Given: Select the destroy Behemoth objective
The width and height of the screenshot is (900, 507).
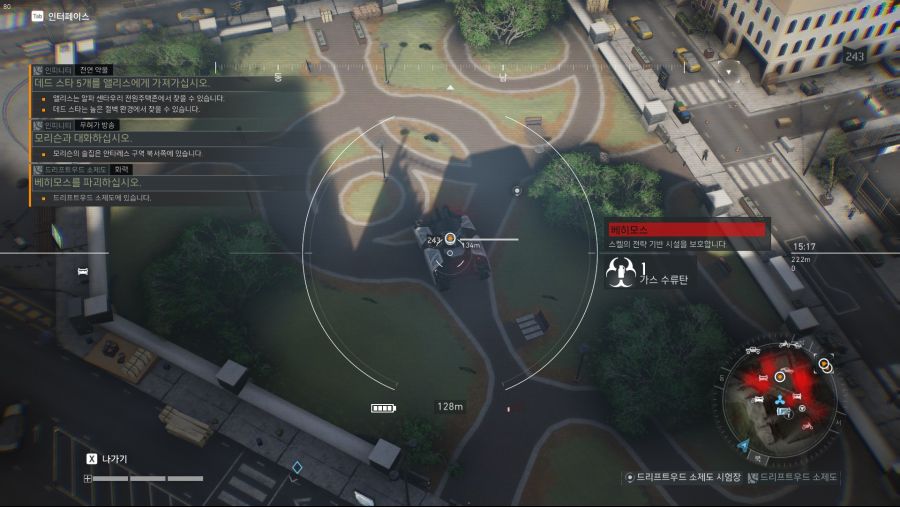Looking at the screenshot, I should click(88, 183).
